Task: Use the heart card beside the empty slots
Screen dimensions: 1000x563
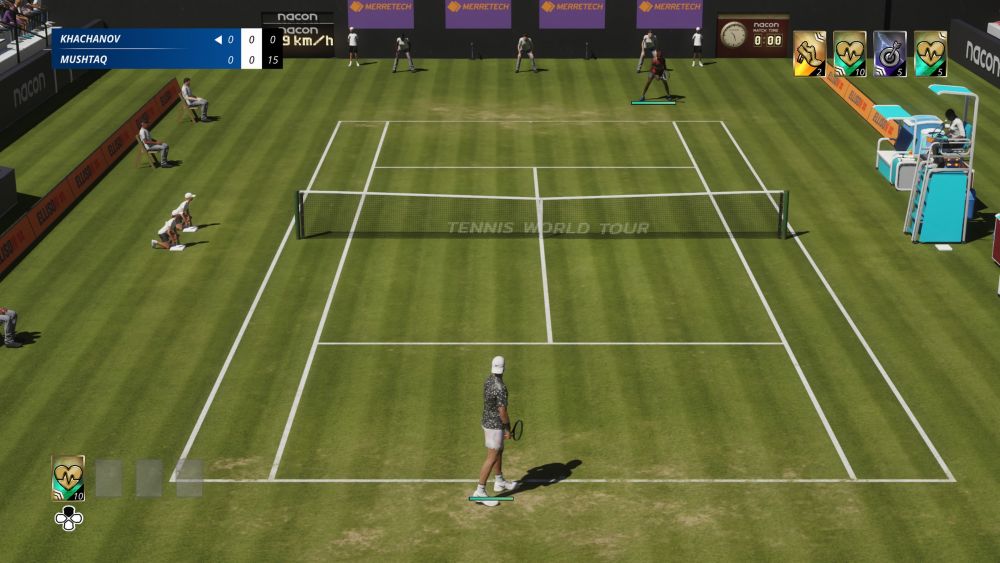Action: coord(68,477)
